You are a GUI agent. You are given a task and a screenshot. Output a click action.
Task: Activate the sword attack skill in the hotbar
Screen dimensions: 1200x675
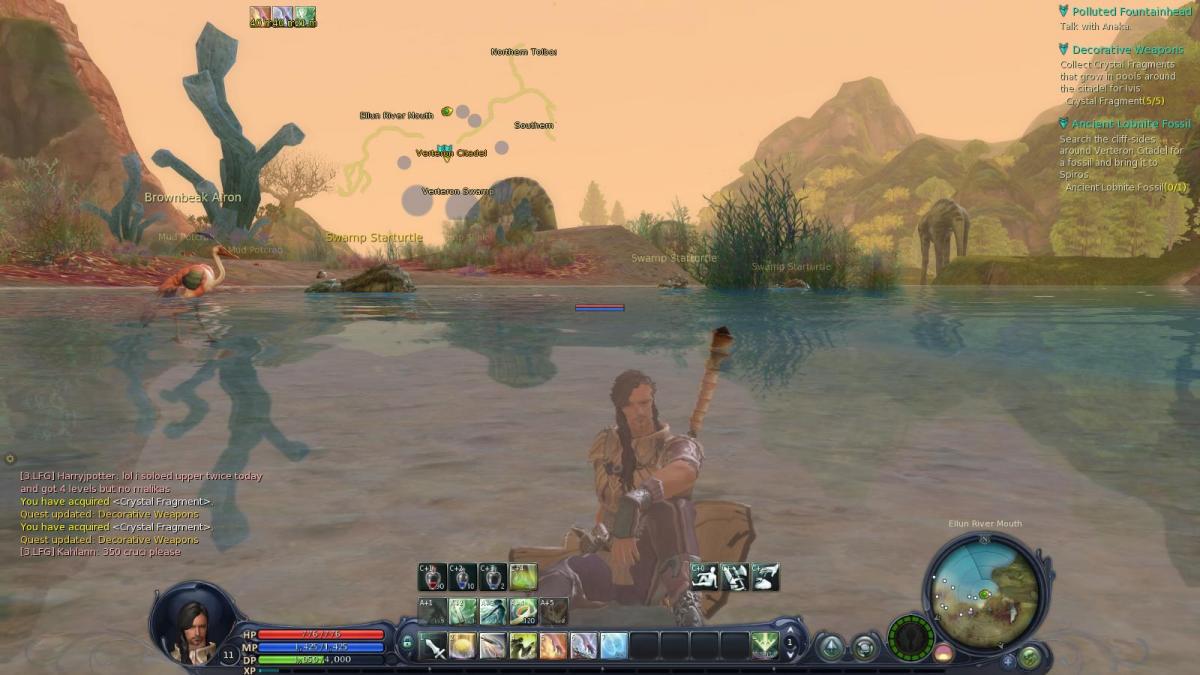coord(435,646)
